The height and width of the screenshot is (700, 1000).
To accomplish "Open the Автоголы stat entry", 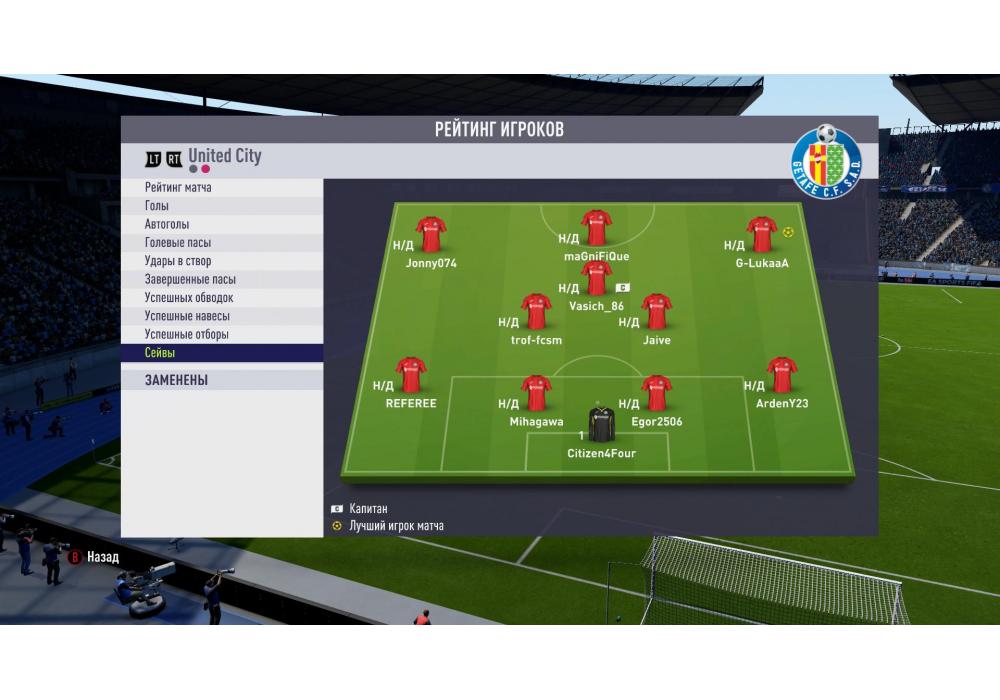I will (222, 225).
